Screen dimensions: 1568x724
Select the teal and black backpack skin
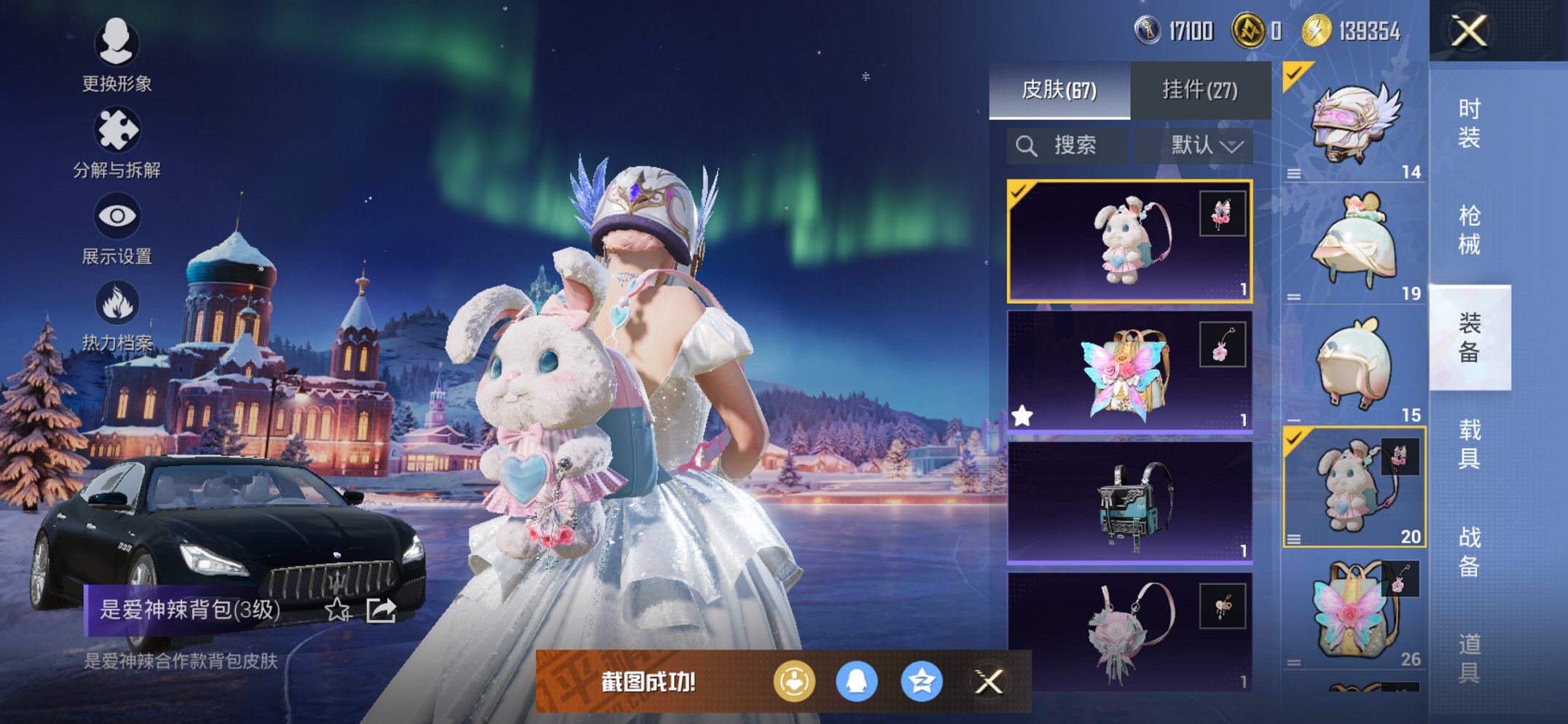tap(1129, 503)
